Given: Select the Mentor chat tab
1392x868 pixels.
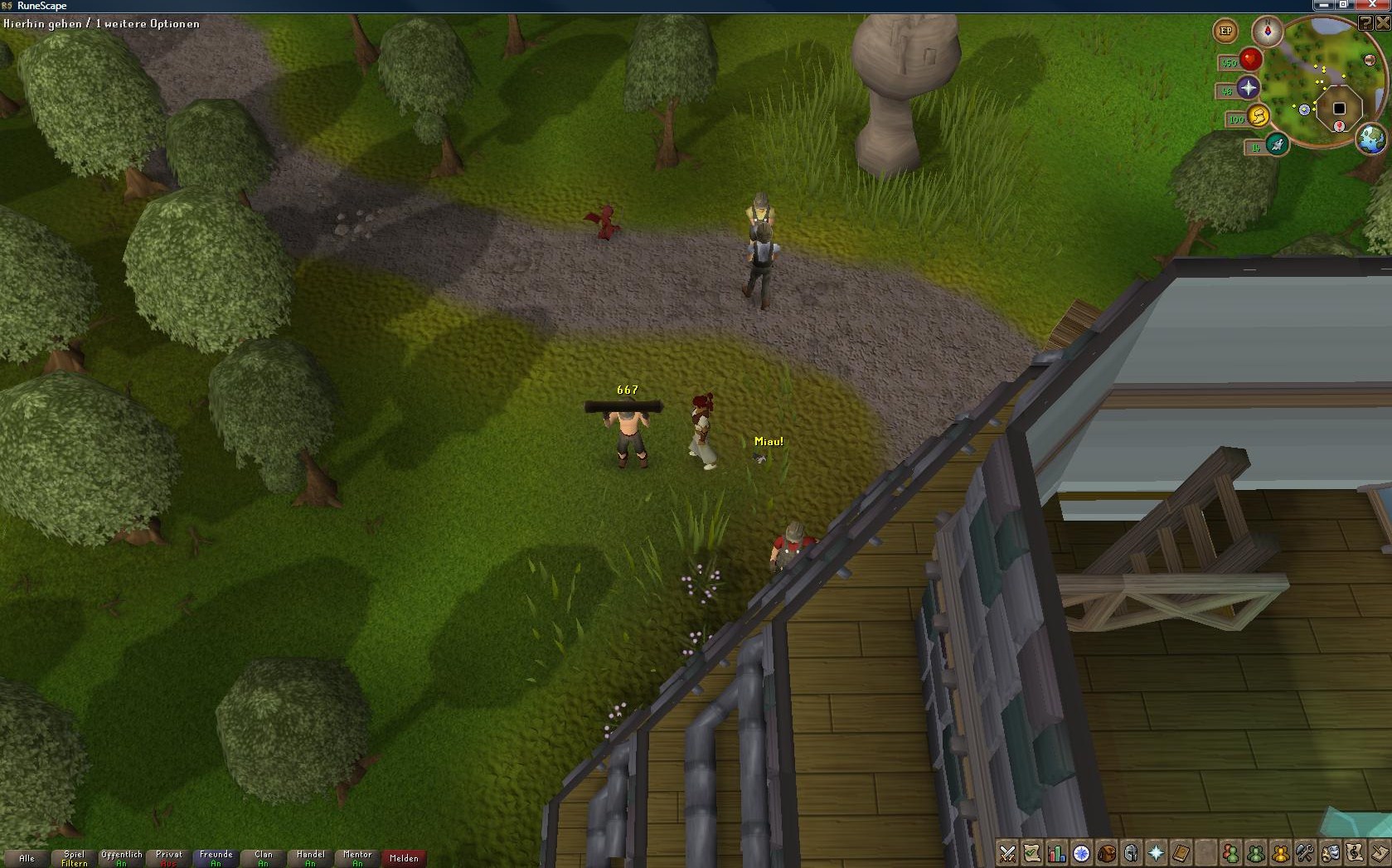Looking at the screenshot, I should (x=357, y=858).
